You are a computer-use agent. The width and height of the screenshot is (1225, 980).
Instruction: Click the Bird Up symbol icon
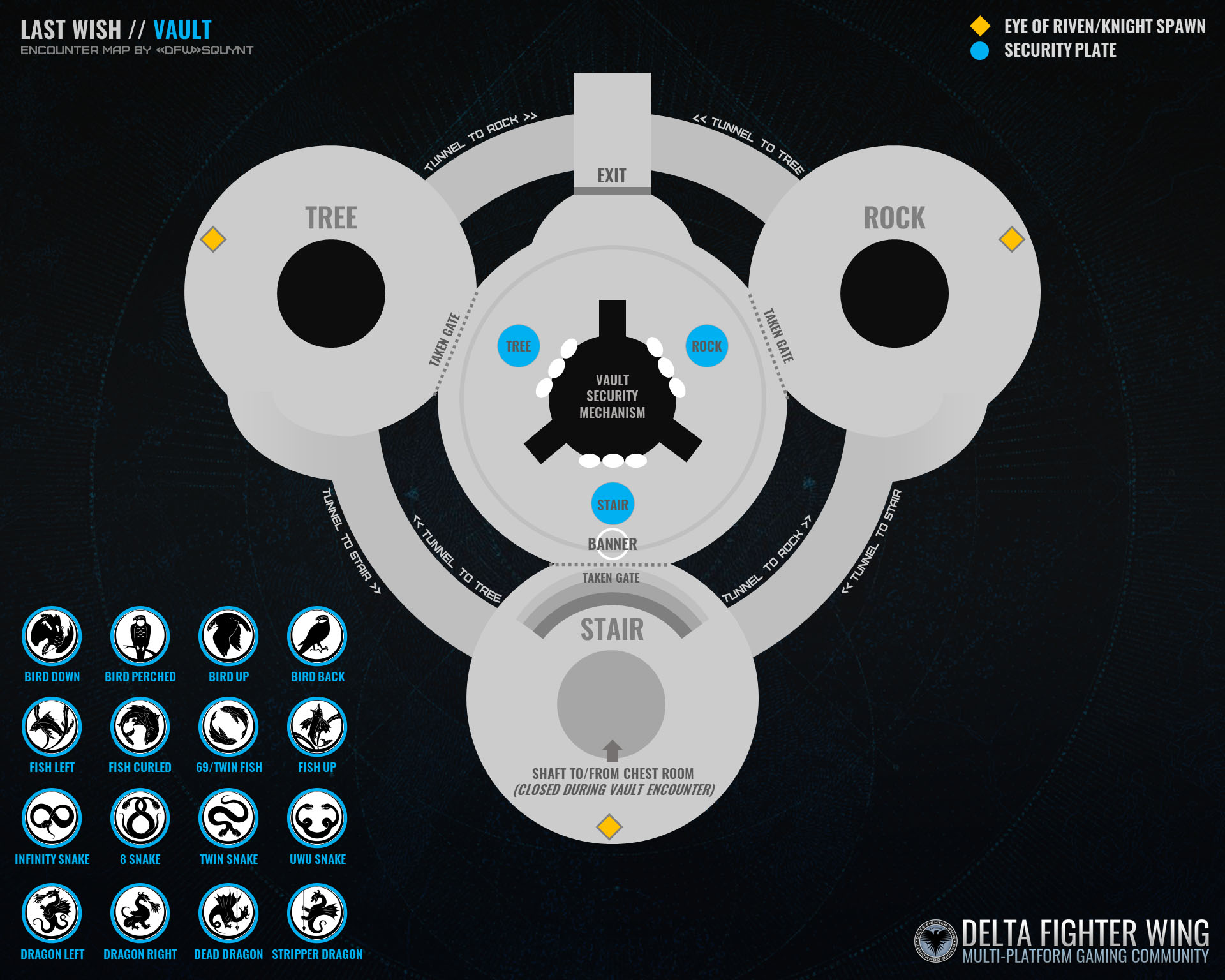[228, 636]
